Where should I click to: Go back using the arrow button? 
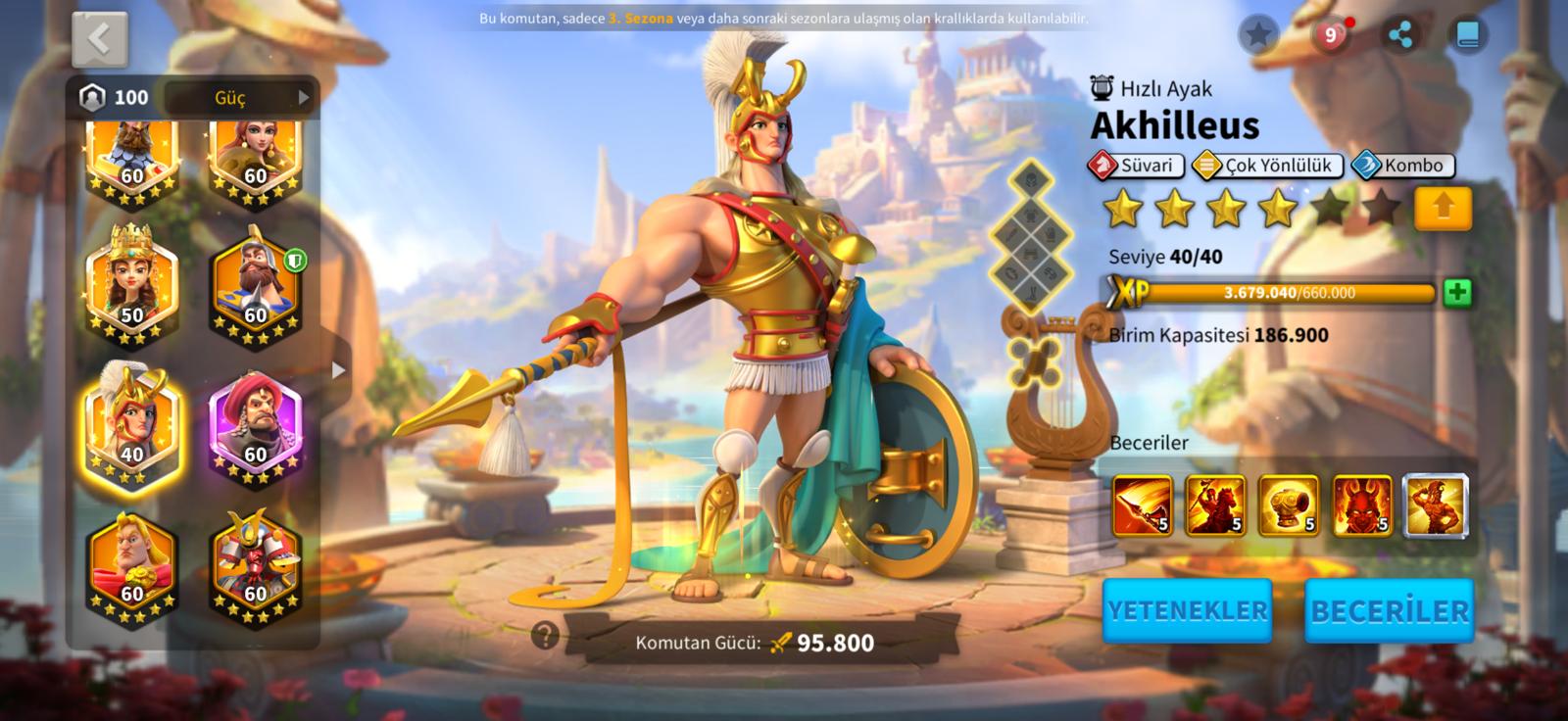click(99, 39)
